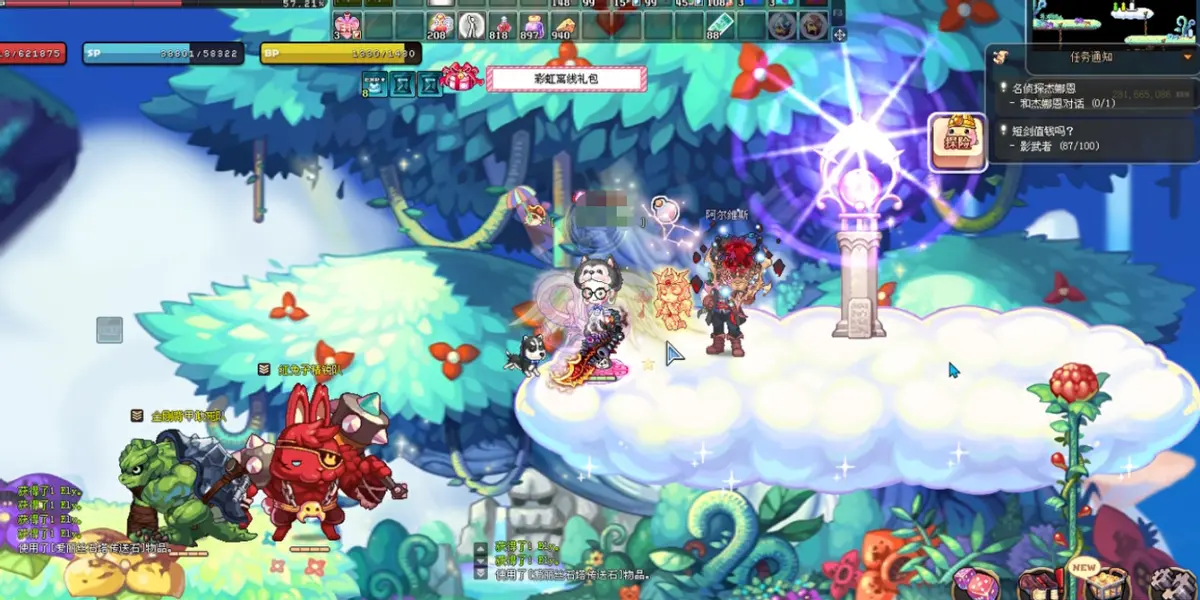Use the red potion with count 818

[503, 24]
